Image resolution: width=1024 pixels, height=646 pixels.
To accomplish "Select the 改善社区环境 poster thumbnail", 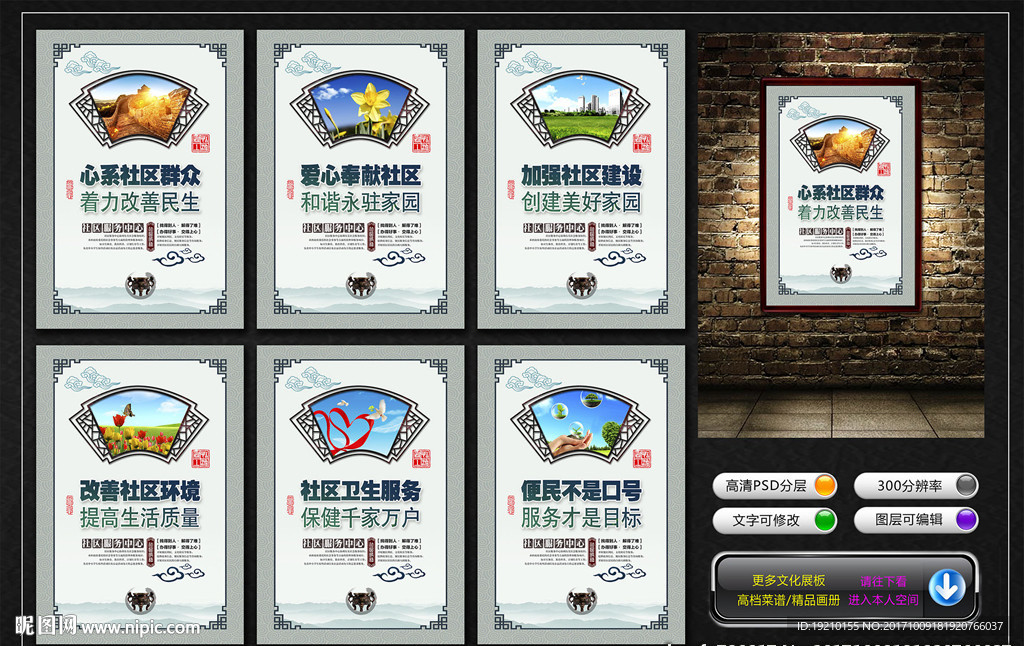I will pyautogui.click(x=140, y=495).
